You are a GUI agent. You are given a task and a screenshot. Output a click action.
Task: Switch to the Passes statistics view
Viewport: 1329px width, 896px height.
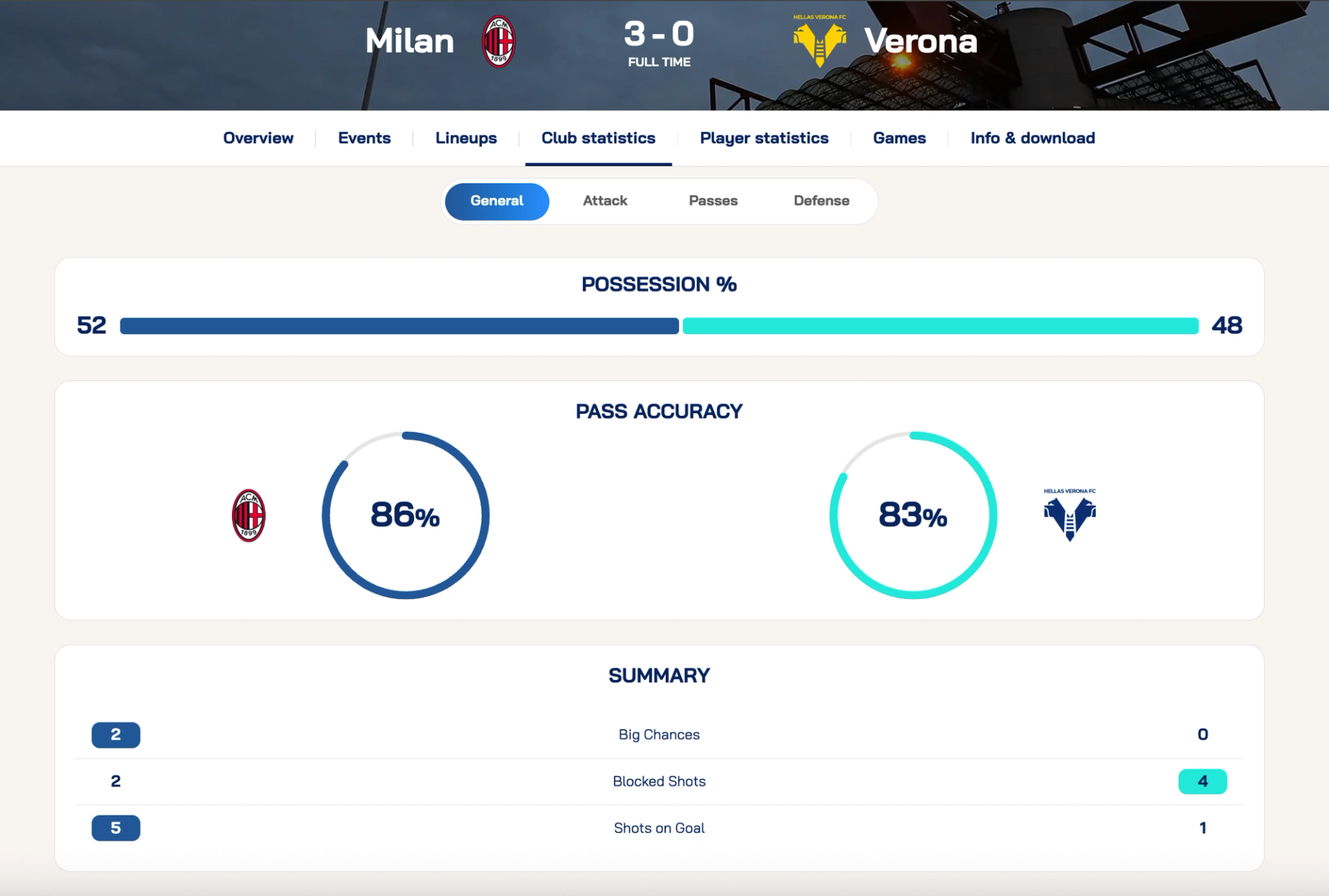tap(713, 201)
